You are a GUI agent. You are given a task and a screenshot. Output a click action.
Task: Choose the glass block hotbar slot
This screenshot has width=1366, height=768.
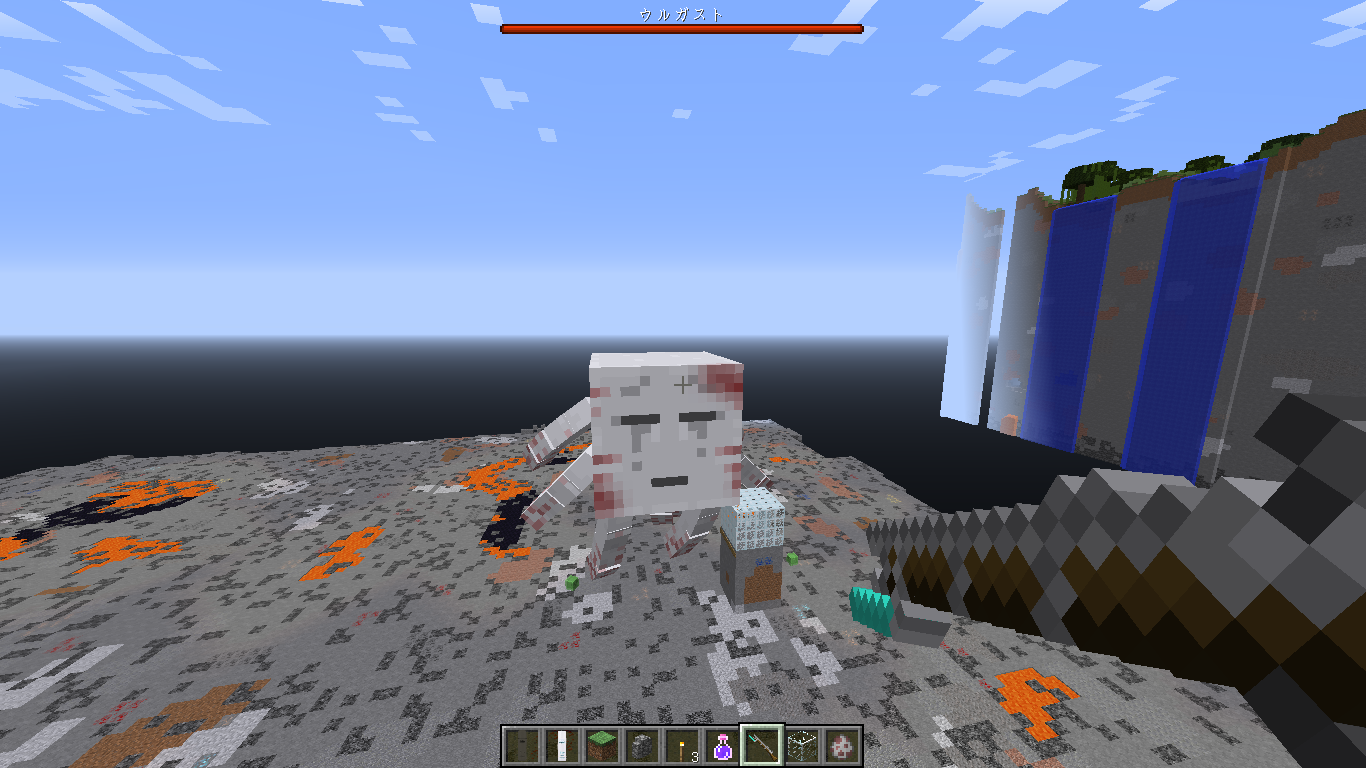coord(802,745)
